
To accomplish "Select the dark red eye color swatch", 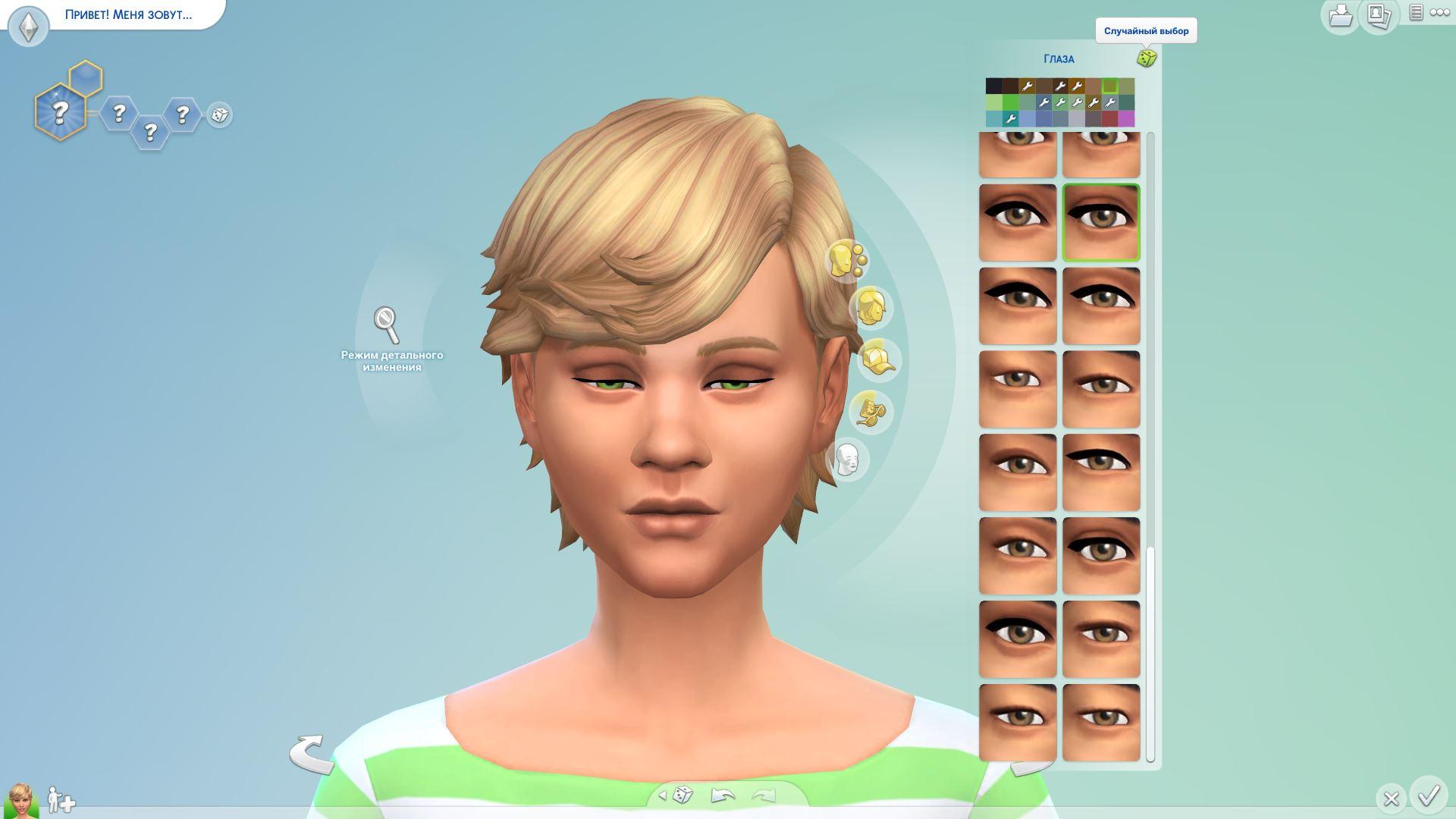I will 1109,118.
